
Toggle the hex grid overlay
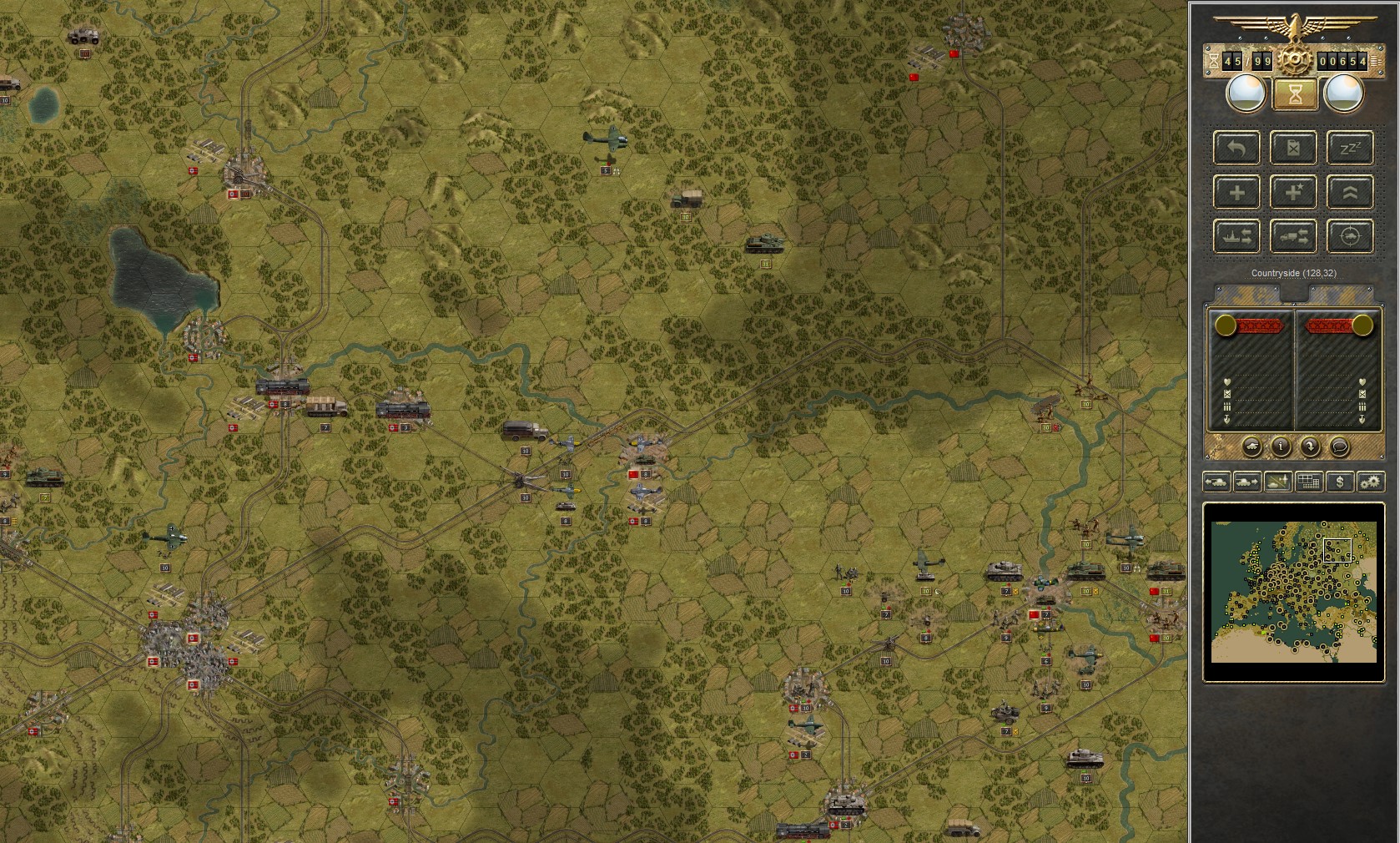(x=1308, y=482)
